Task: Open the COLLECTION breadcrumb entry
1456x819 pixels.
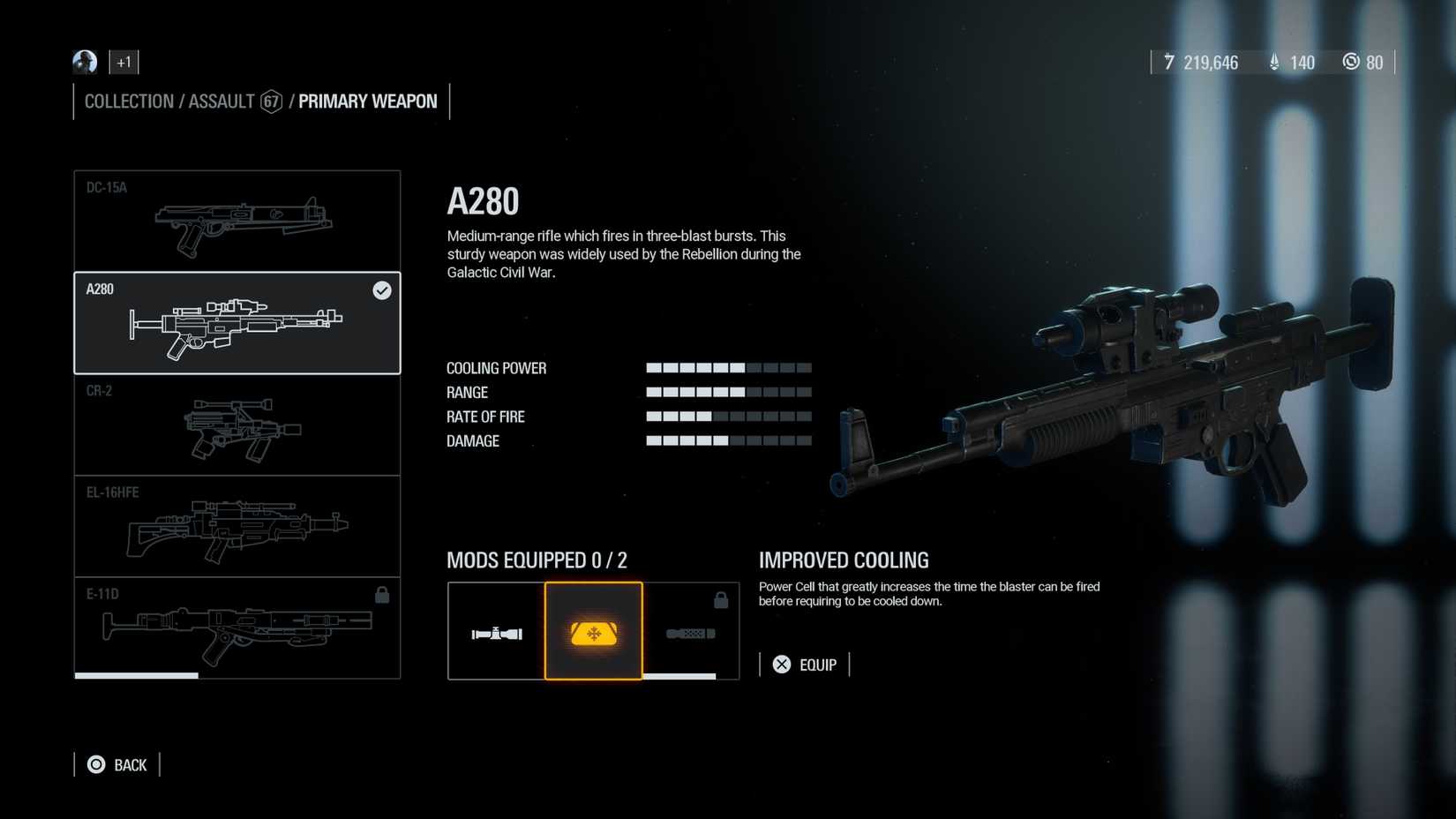Action: point(128,101)
